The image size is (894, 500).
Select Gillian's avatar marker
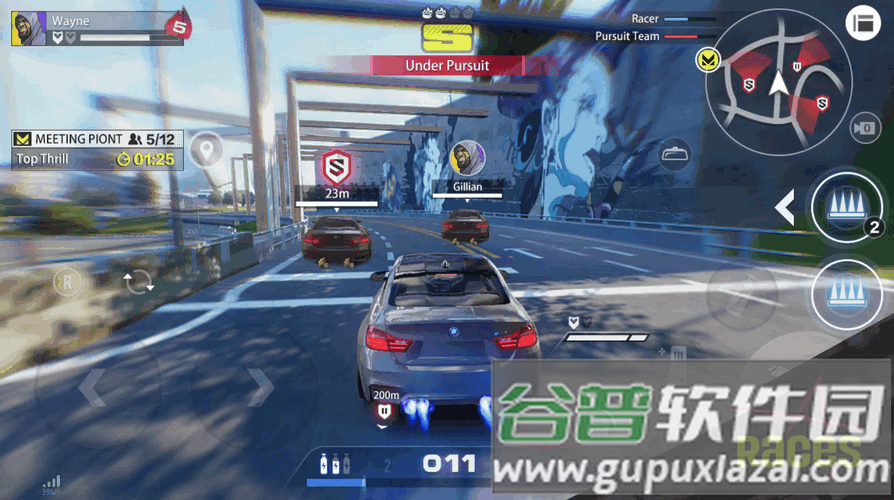466,157
